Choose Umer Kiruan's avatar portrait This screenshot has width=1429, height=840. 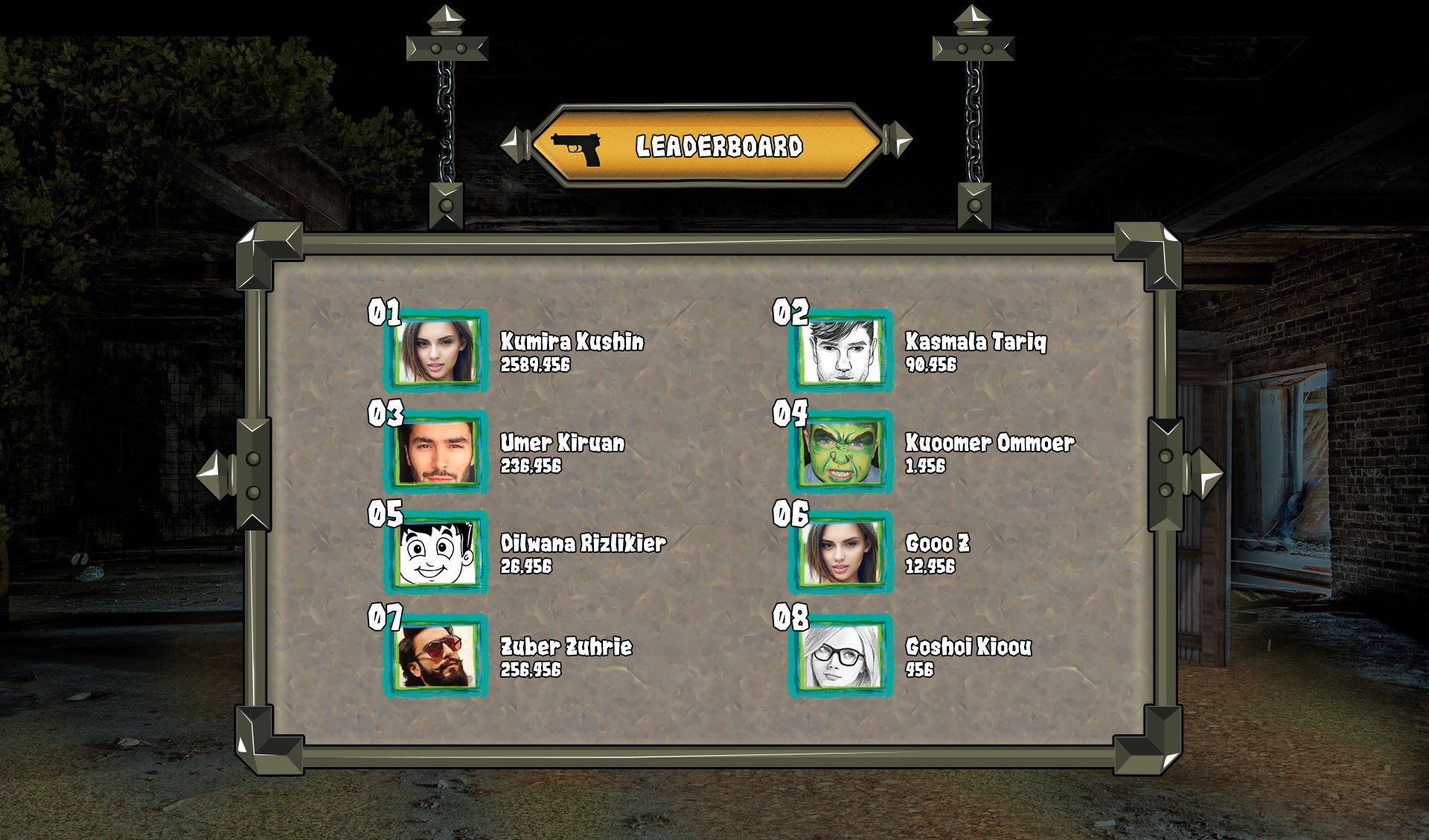436,452
